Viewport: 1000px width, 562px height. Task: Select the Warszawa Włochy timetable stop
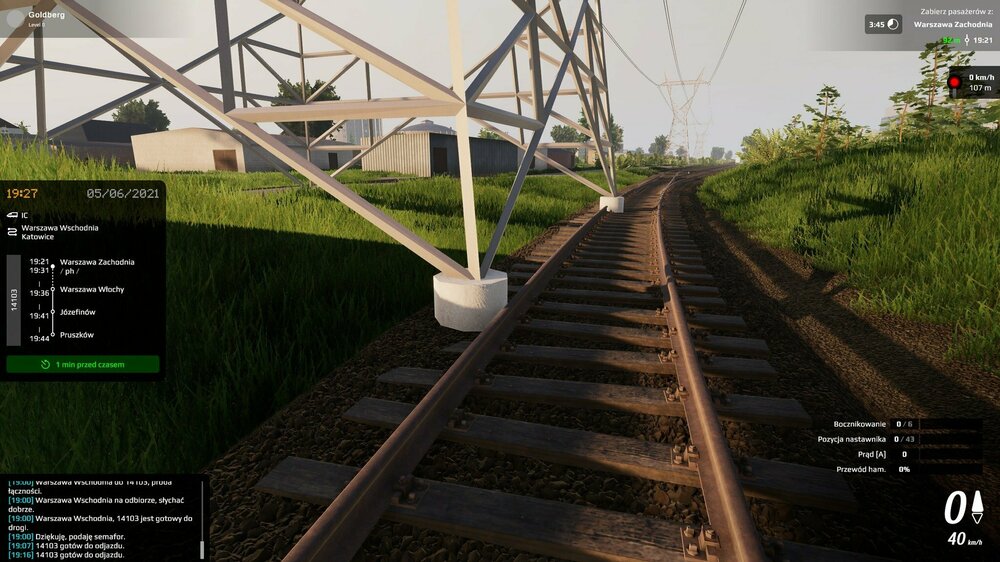(x=92, y=290)
